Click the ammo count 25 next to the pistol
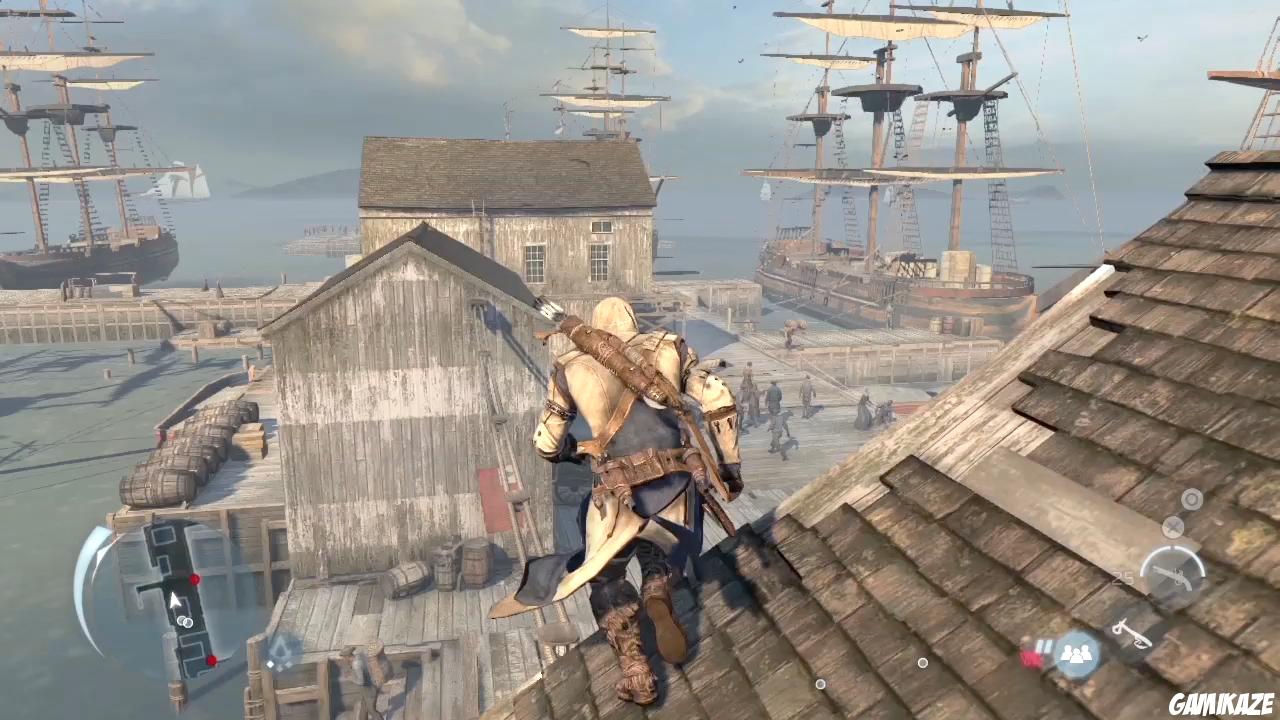The width and height of the screenshot is (1280, 720). click(1123, 577)
